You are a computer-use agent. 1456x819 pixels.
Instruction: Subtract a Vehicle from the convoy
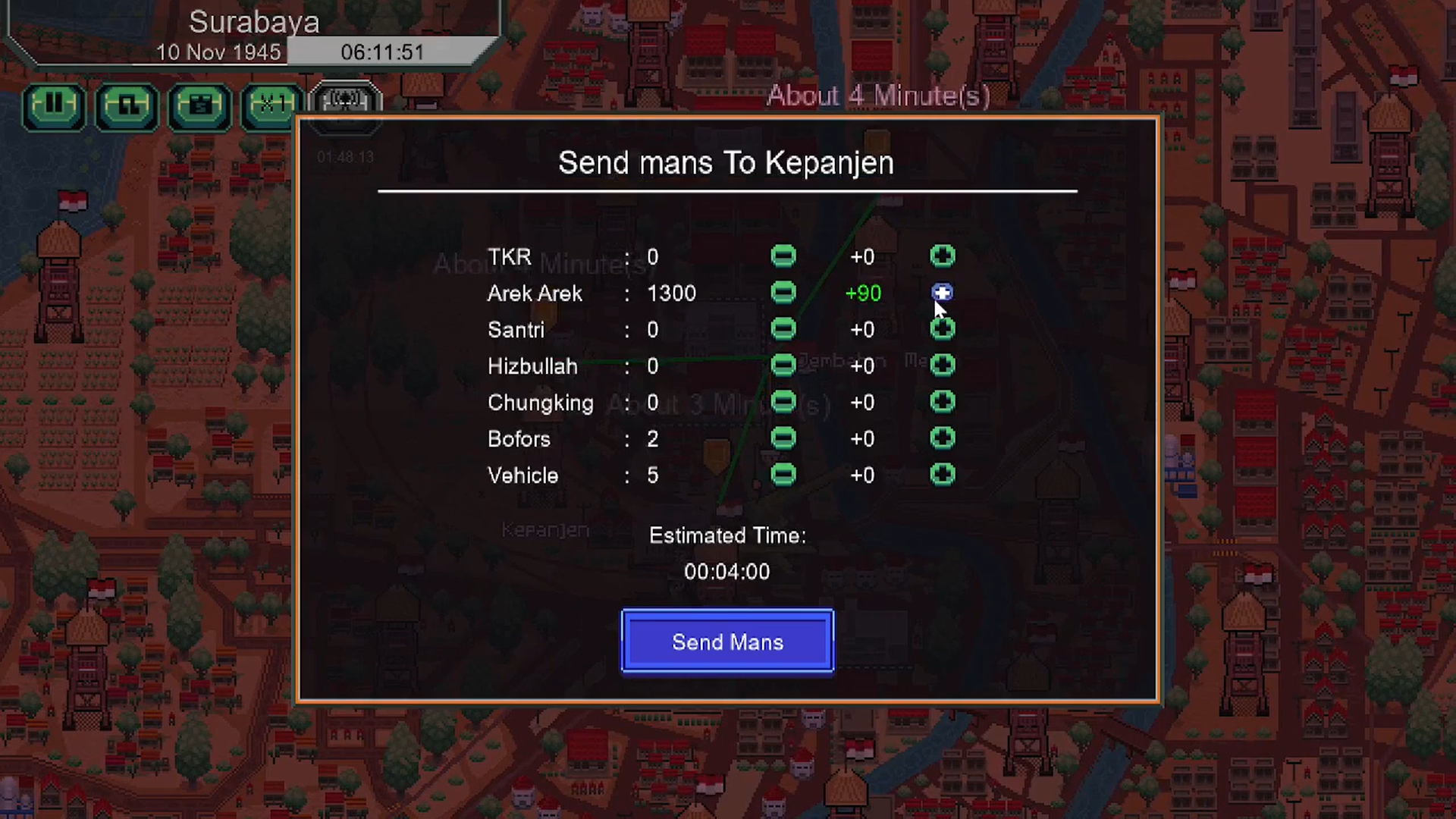[x=783, y=475]
